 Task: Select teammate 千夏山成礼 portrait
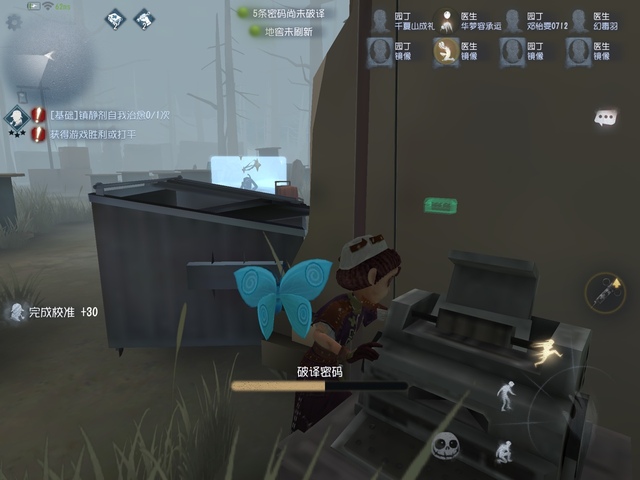(379, 20)
